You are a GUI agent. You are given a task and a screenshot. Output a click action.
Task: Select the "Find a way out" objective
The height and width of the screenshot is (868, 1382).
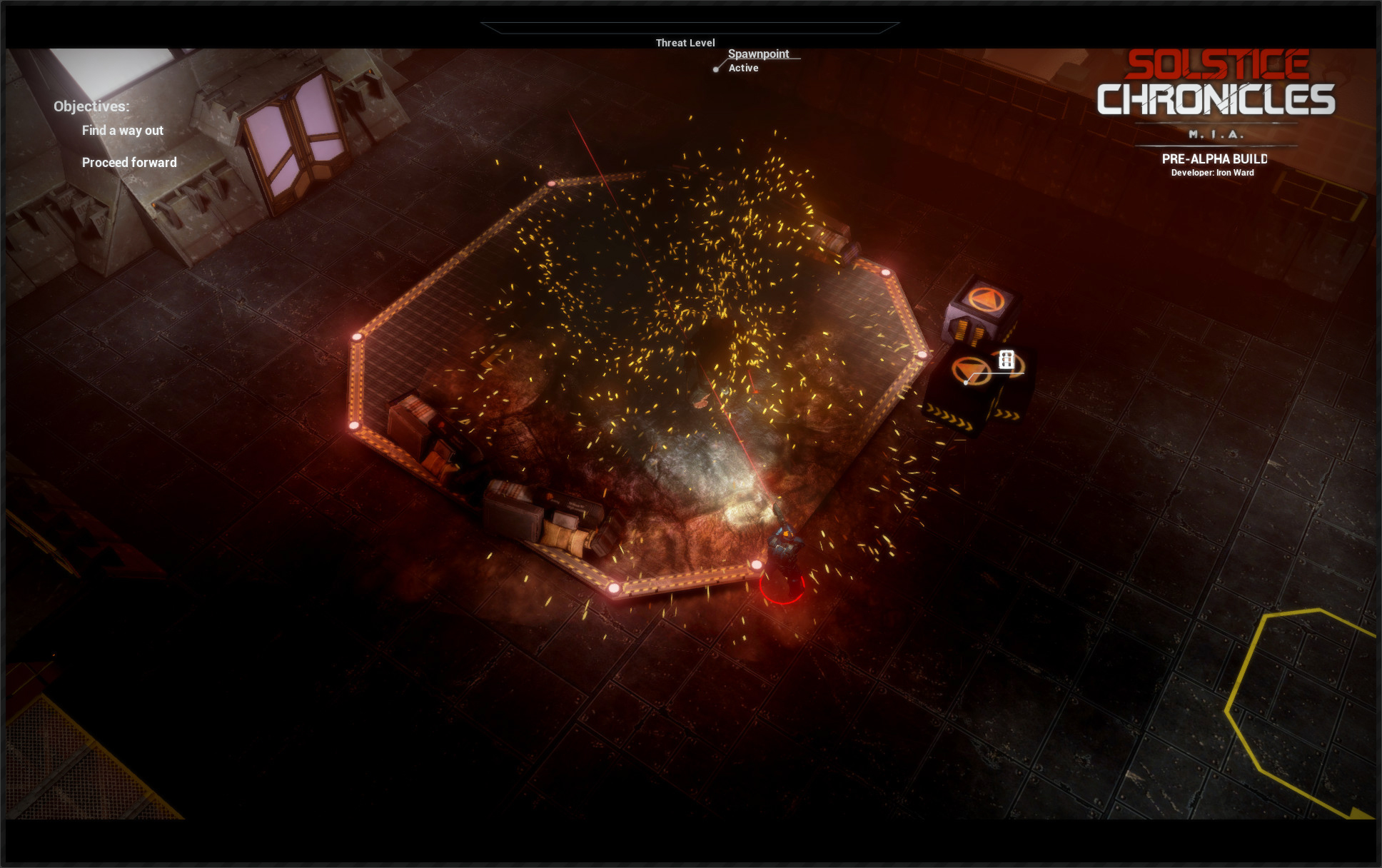pyautogui.click(x=122, y=131)
